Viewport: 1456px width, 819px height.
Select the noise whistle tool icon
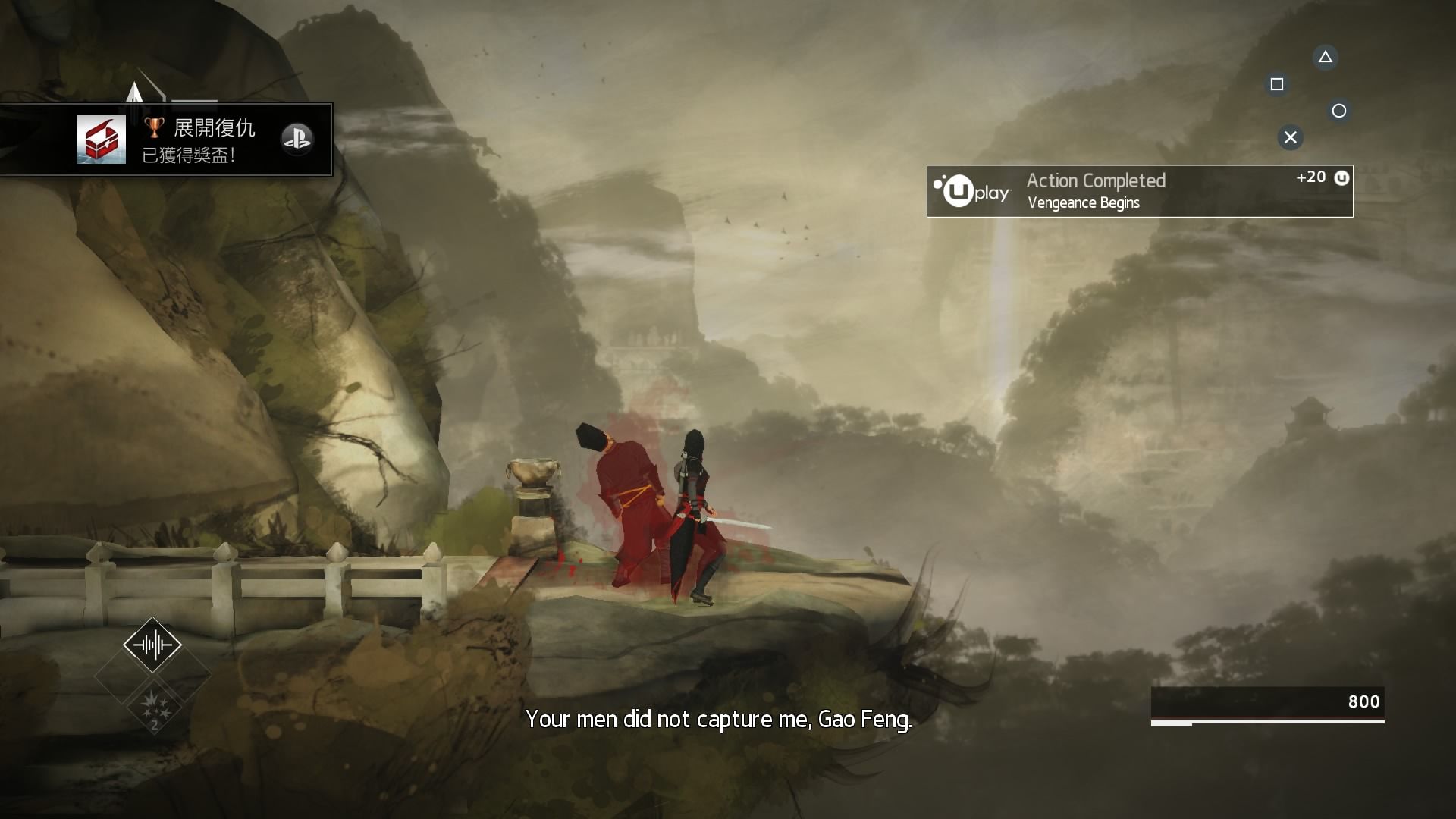click(152, 645)
